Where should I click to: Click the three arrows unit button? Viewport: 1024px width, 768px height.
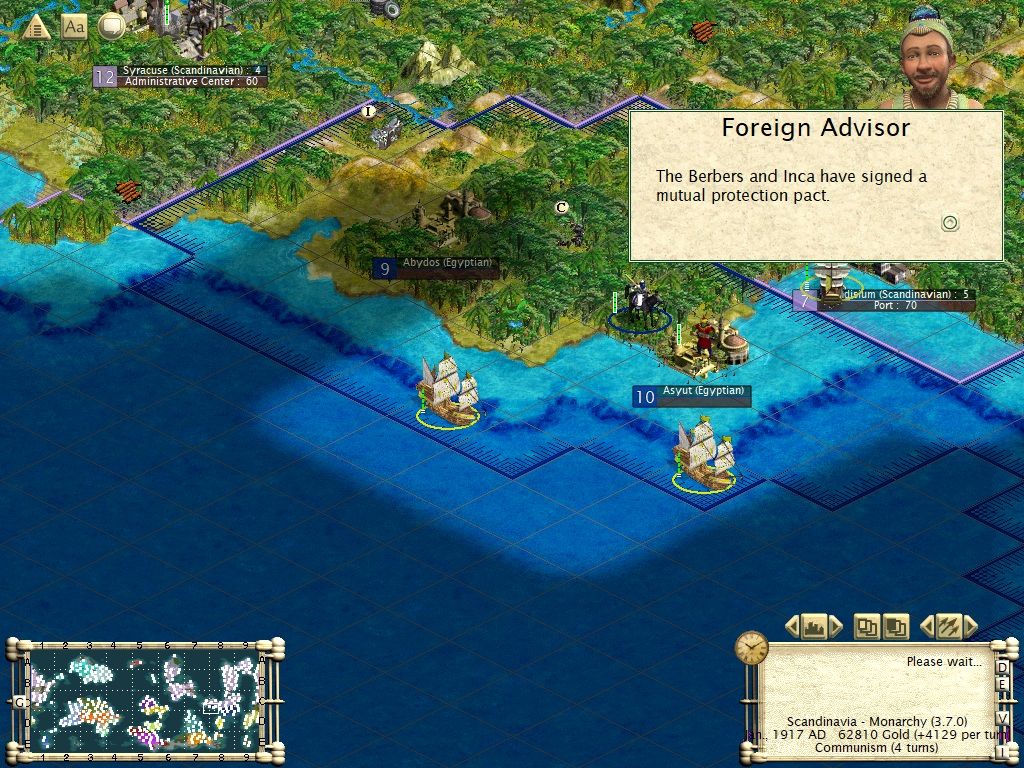(948, 627)
